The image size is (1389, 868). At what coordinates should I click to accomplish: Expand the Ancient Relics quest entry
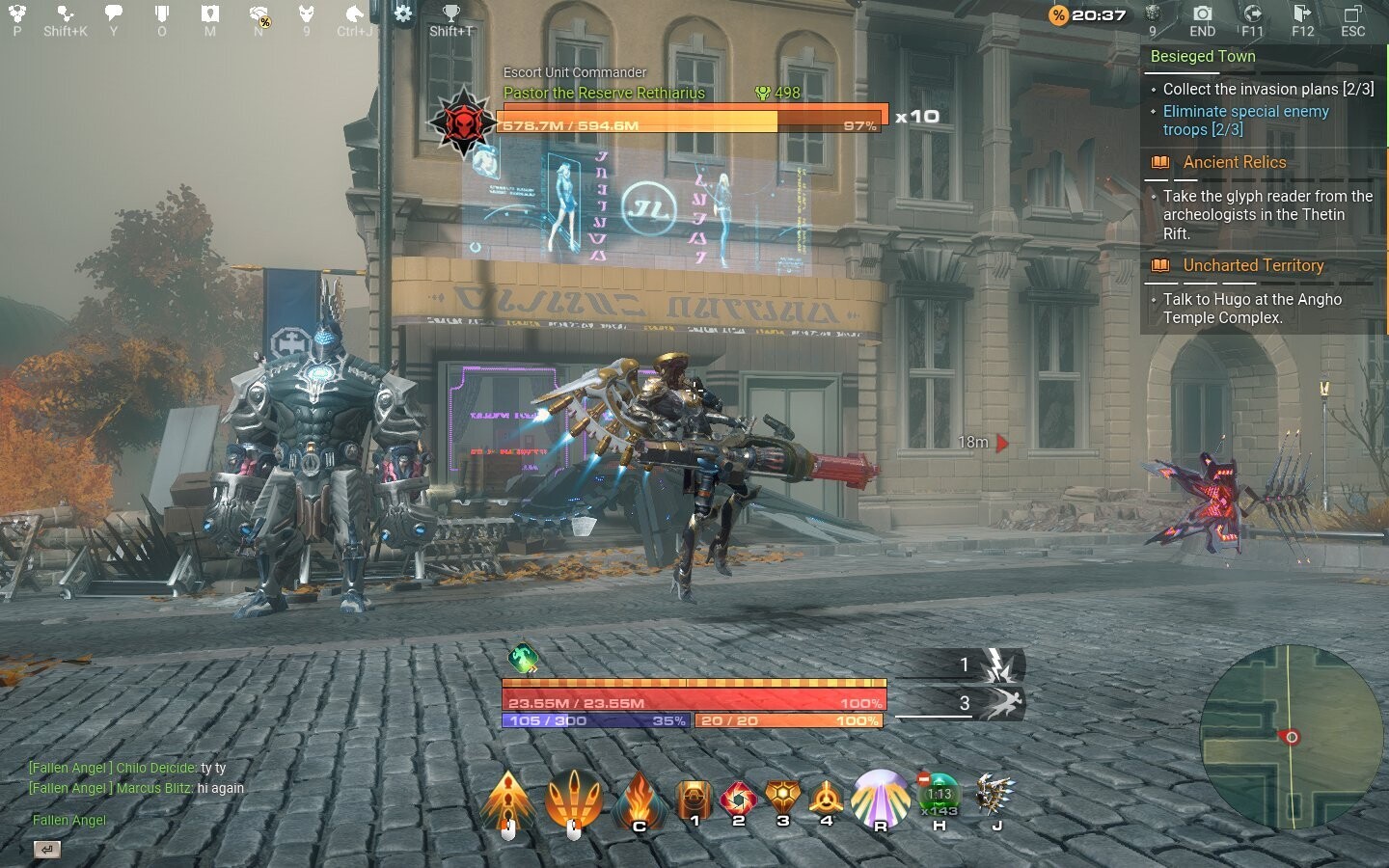point(1235,162)
